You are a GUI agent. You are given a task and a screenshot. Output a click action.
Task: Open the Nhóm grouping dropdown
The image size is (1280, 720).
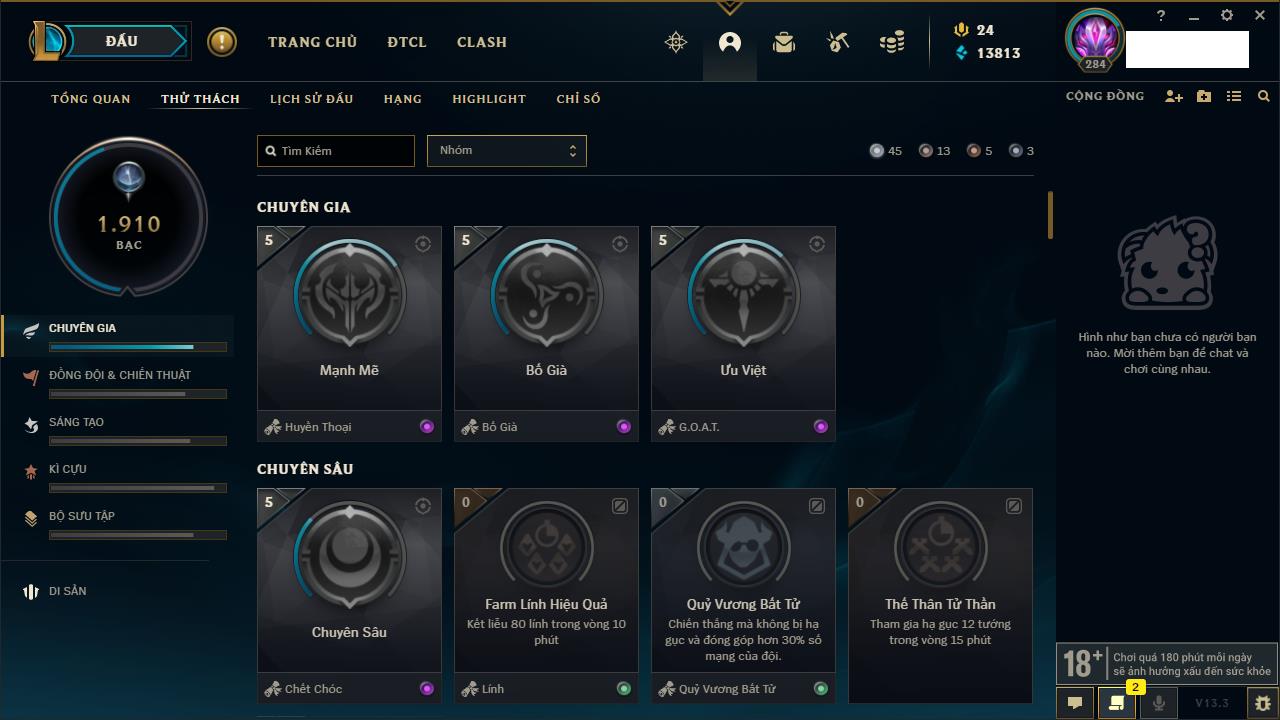pos(506,151)
